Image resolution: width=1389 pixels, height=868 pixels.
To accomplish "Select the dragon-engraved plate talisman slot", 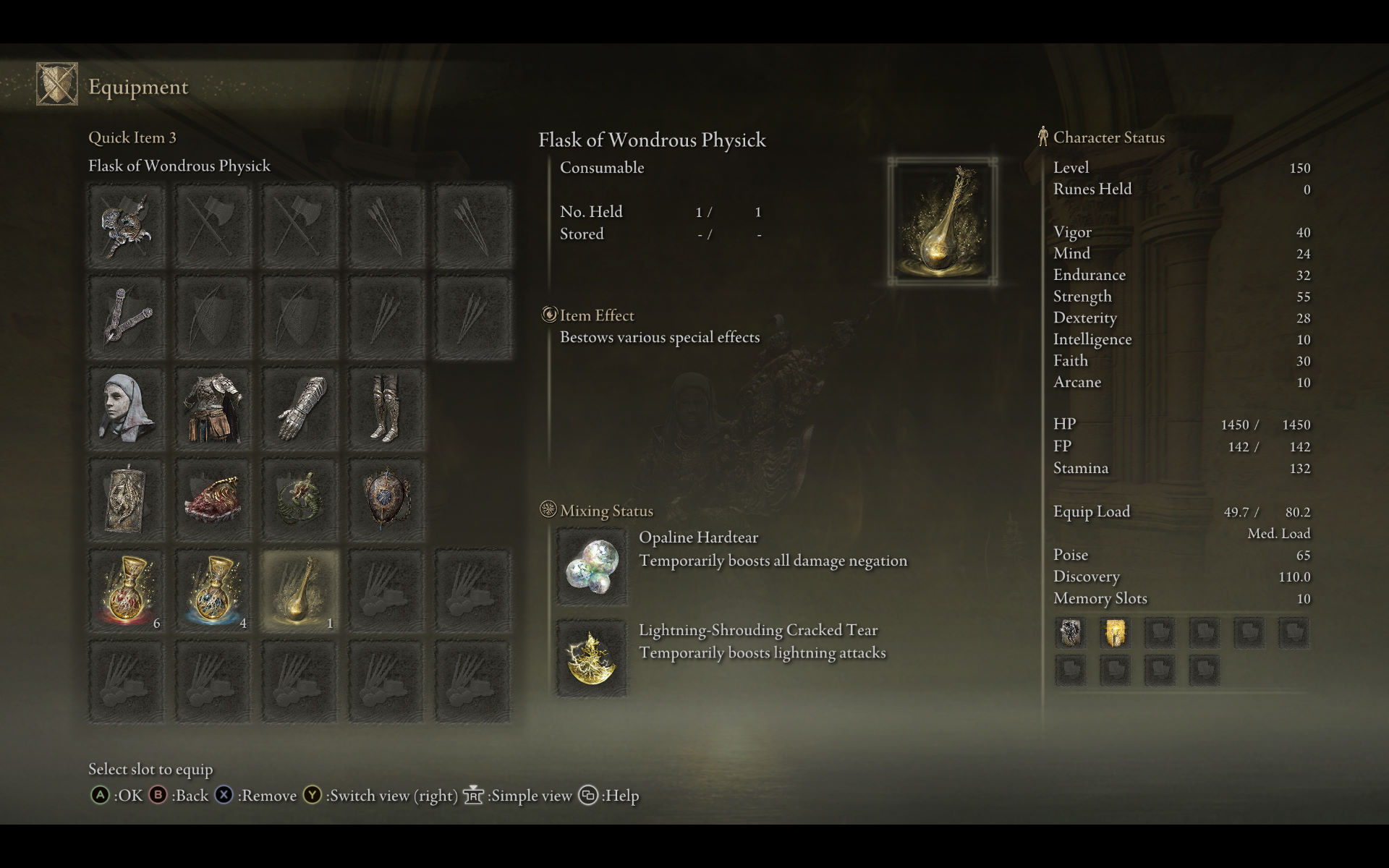I will 127,500.
